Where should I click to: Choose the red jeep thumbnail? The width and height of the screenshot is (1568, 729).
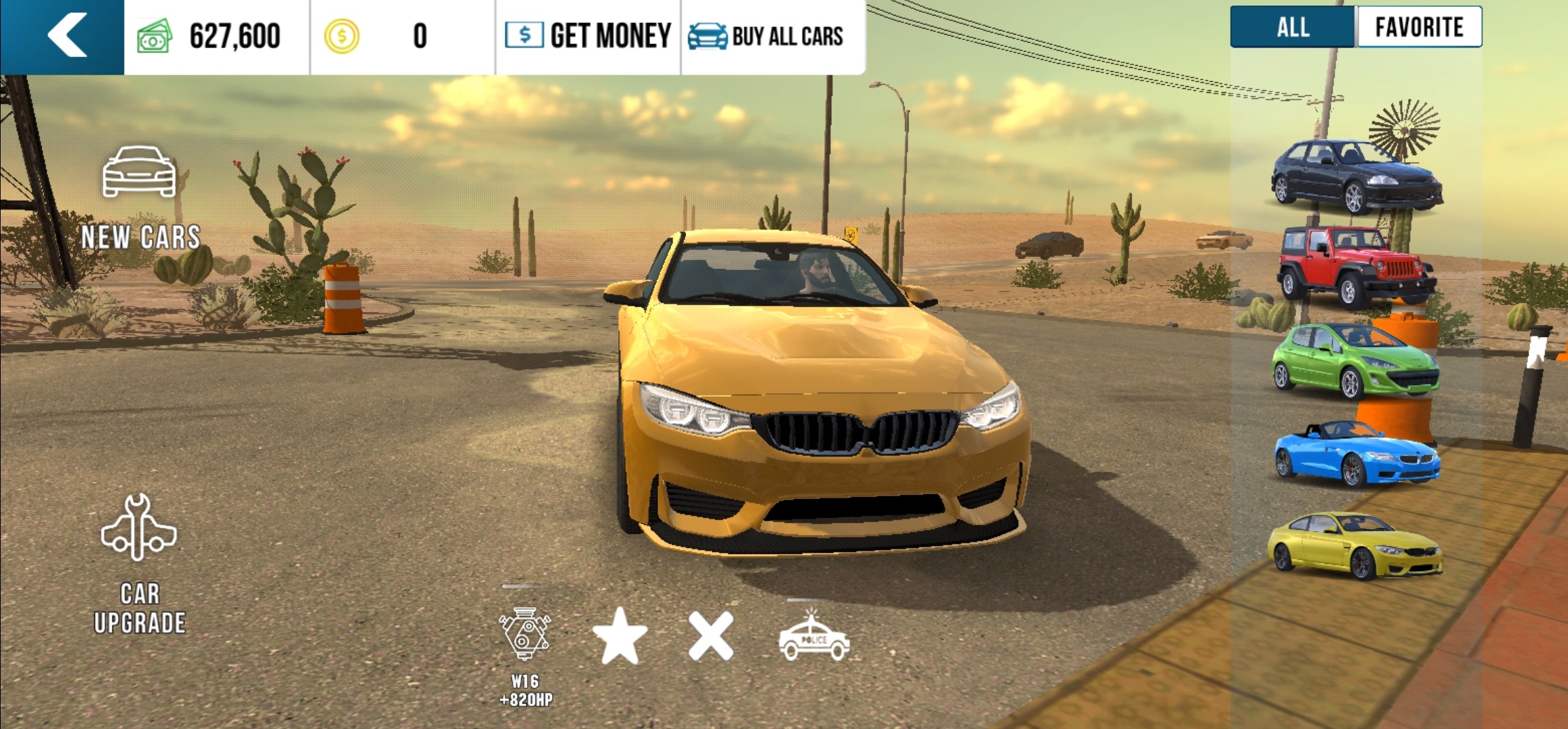point(1356,266)
